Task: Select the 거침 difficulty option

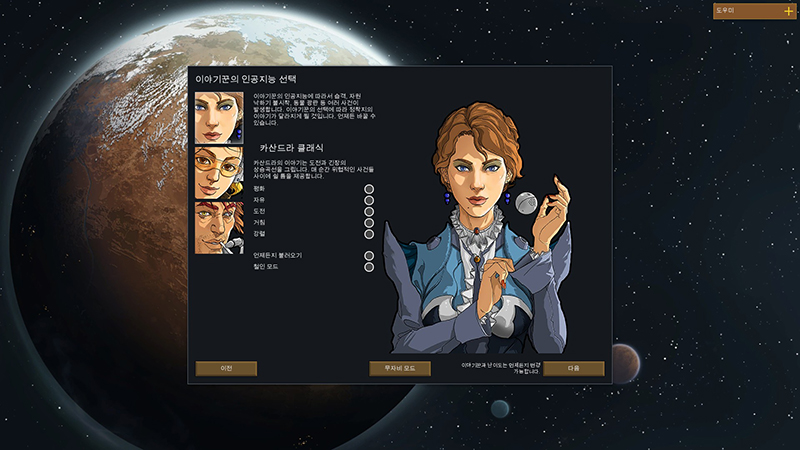Action: 369,223
